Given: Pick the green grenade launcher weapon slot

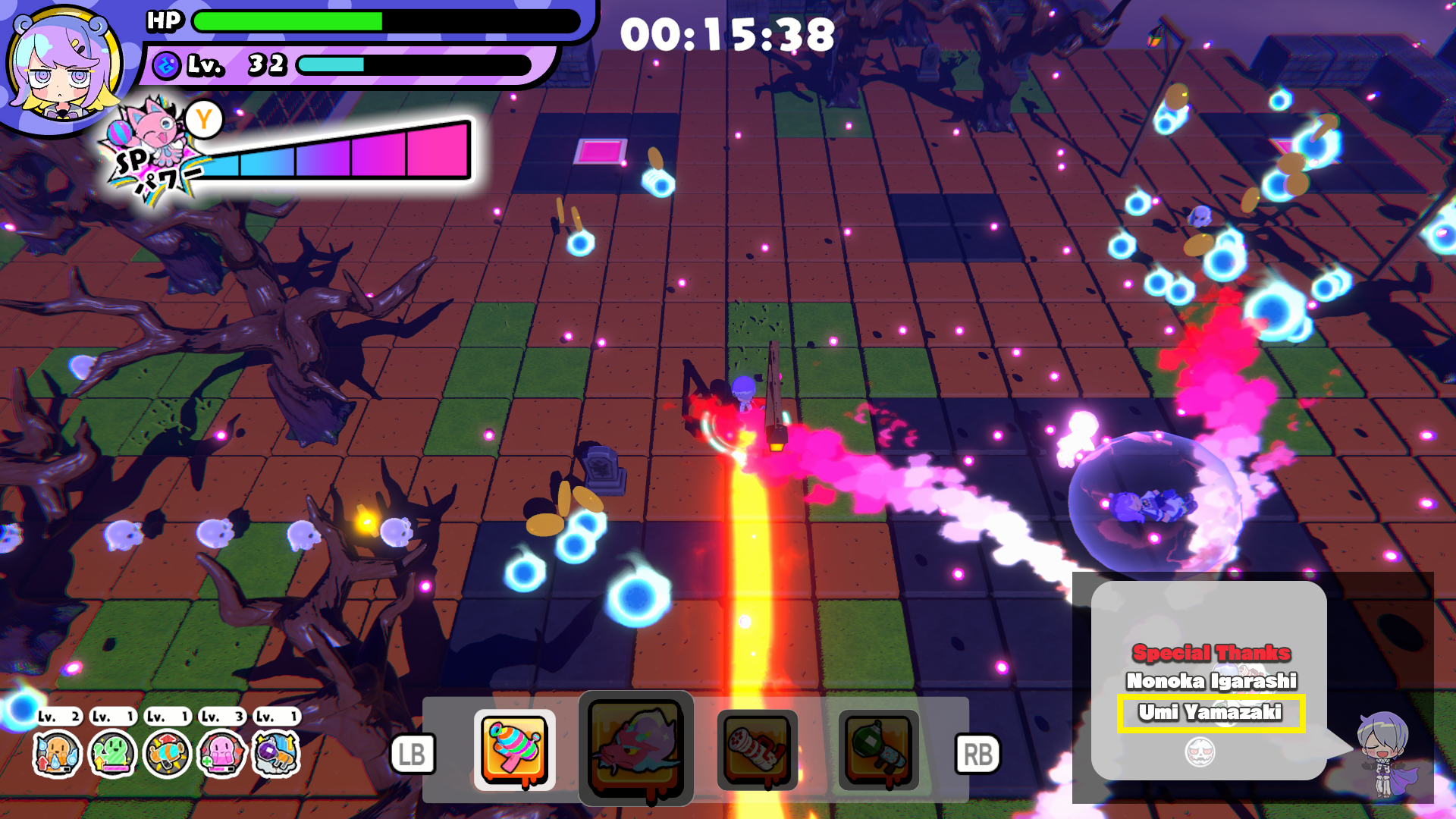Looking at the screenshot, I should 878,749.
